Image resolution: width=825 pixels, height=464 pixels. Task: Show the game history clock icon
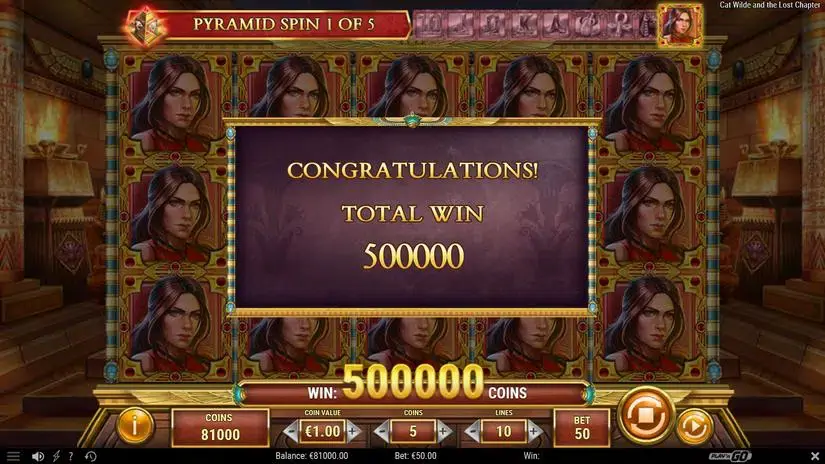(x=91, y=457)
